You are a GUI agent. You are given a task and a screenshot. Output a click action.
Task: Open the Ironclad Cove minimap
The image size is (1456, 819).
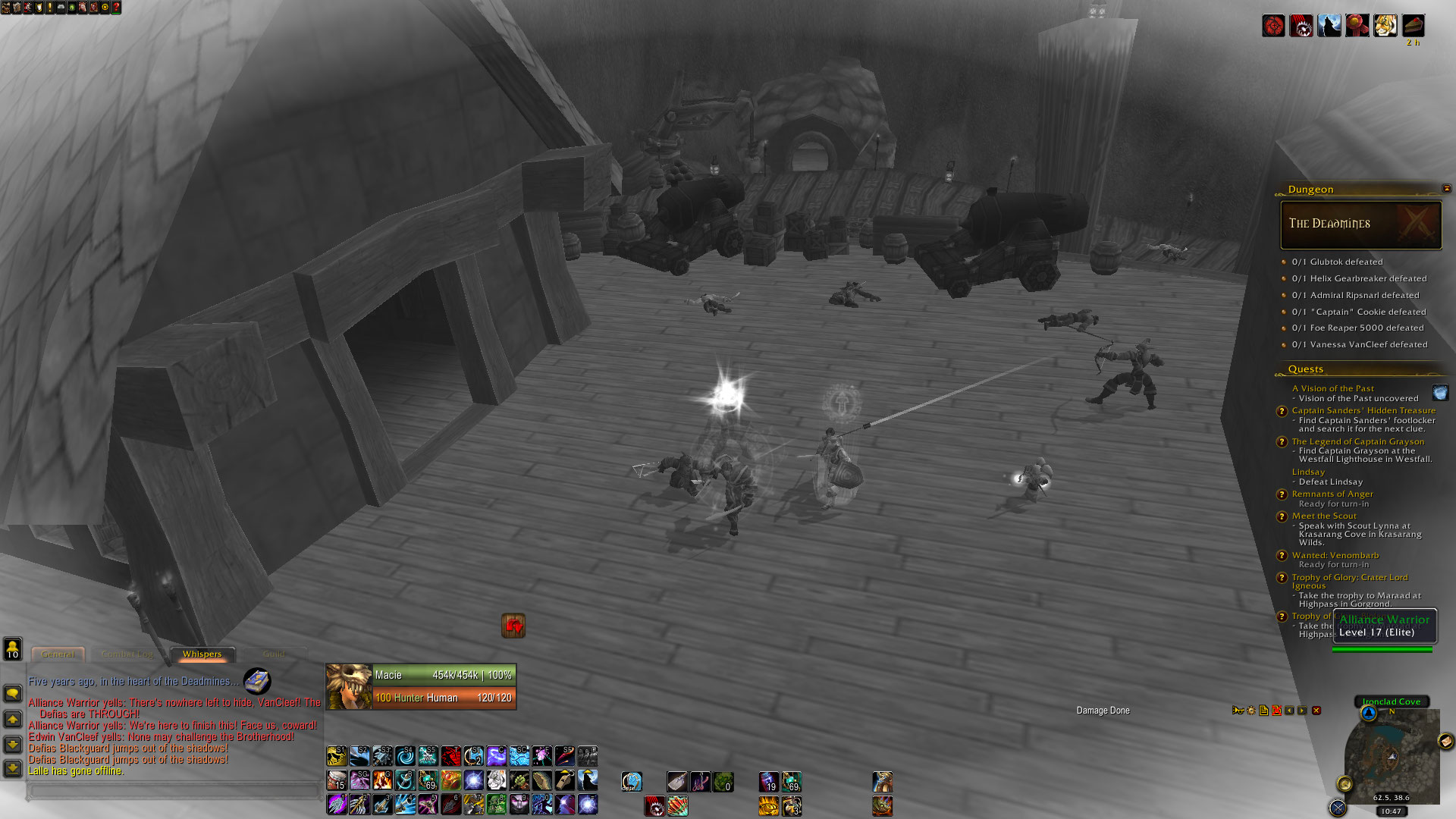[1392, 755]
